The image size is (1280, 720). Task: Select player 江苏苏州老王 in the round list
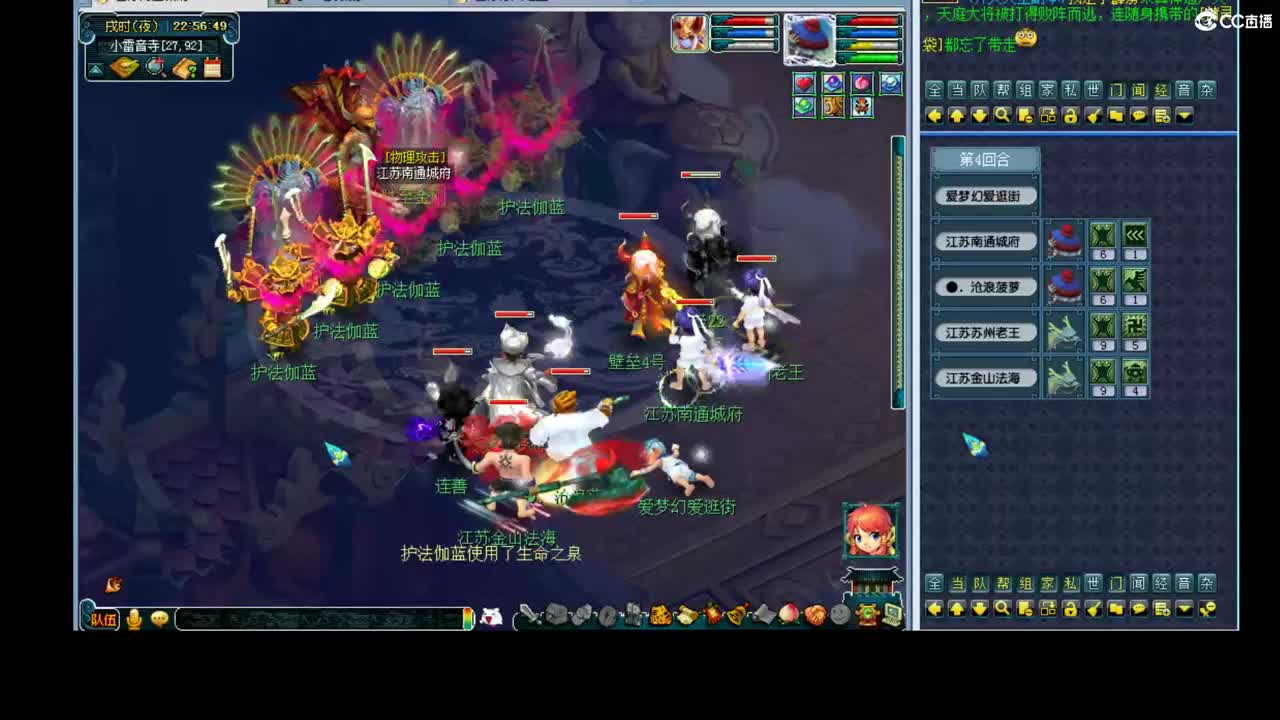[985, 332]
